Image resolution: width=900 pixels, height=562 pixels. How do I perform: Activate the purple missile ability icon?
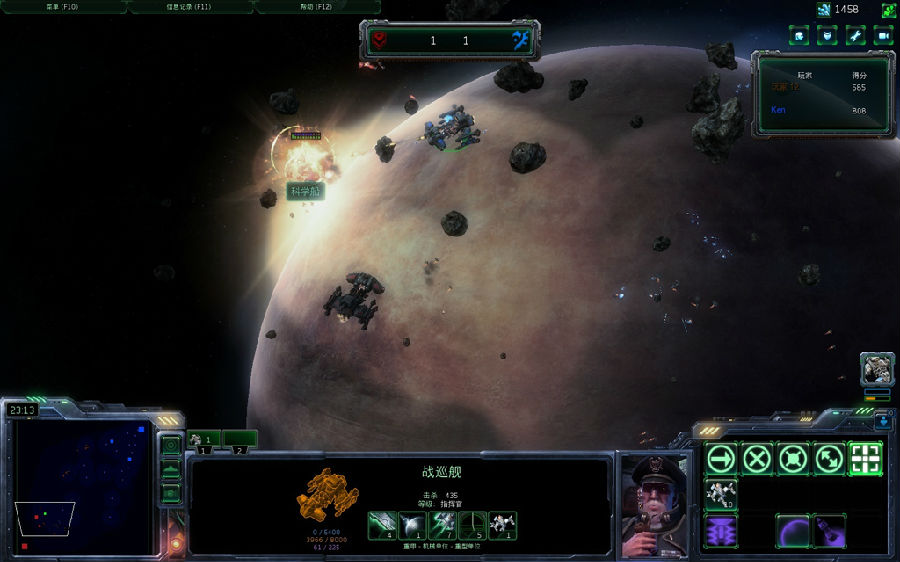point(829,530)
